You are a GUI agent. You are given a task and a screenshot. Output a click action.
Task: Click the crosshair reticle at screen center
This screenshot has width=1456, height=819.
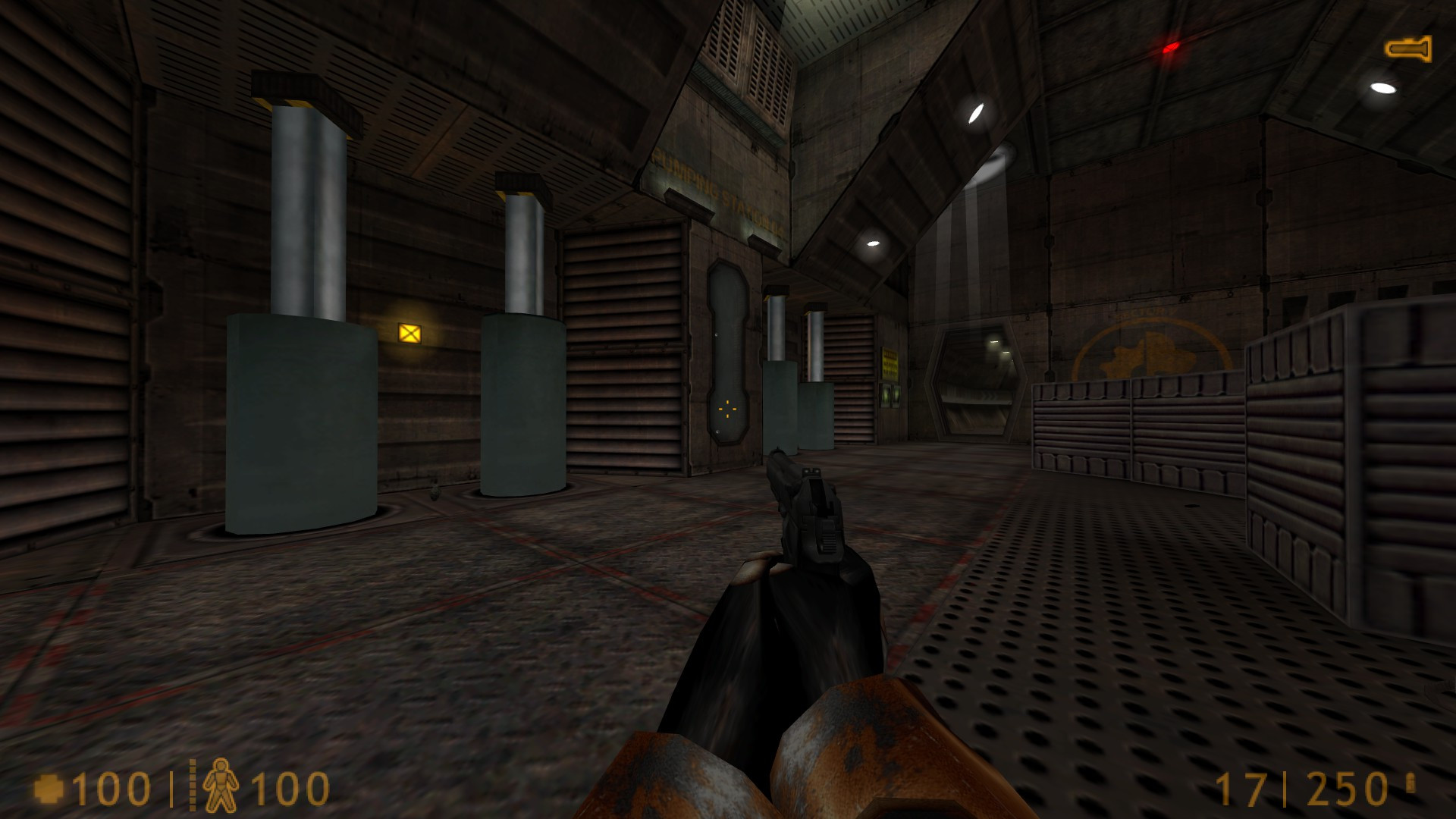[x=728, y=409]
